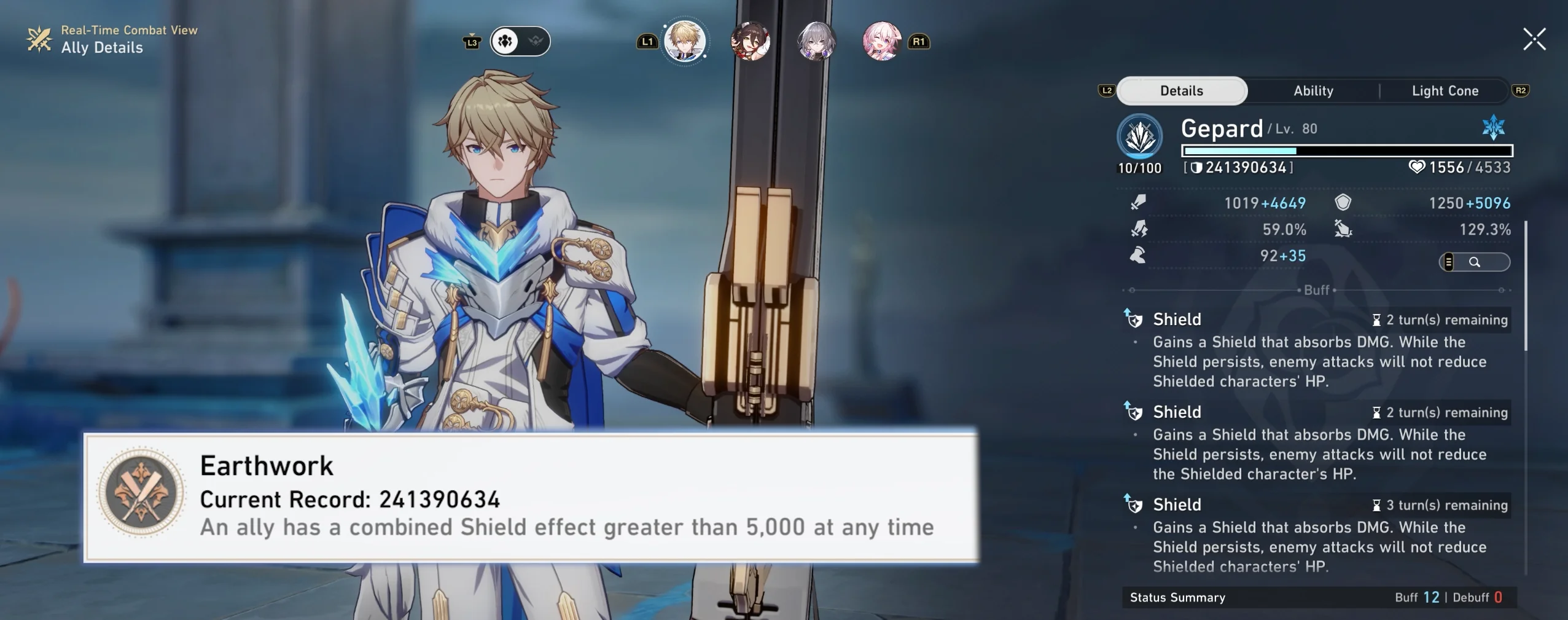Switch to the Ability tab
The height and width of the screenshot is (620, 1568).
(1313, 90)
